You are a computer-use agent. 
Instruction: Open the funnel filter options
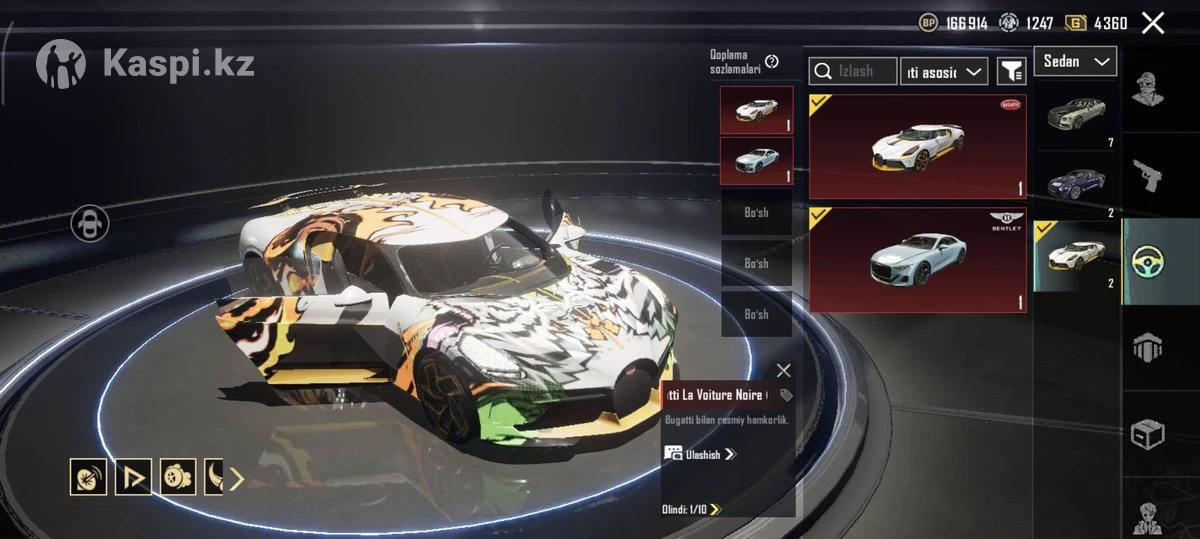click(x=1012, y=71)
